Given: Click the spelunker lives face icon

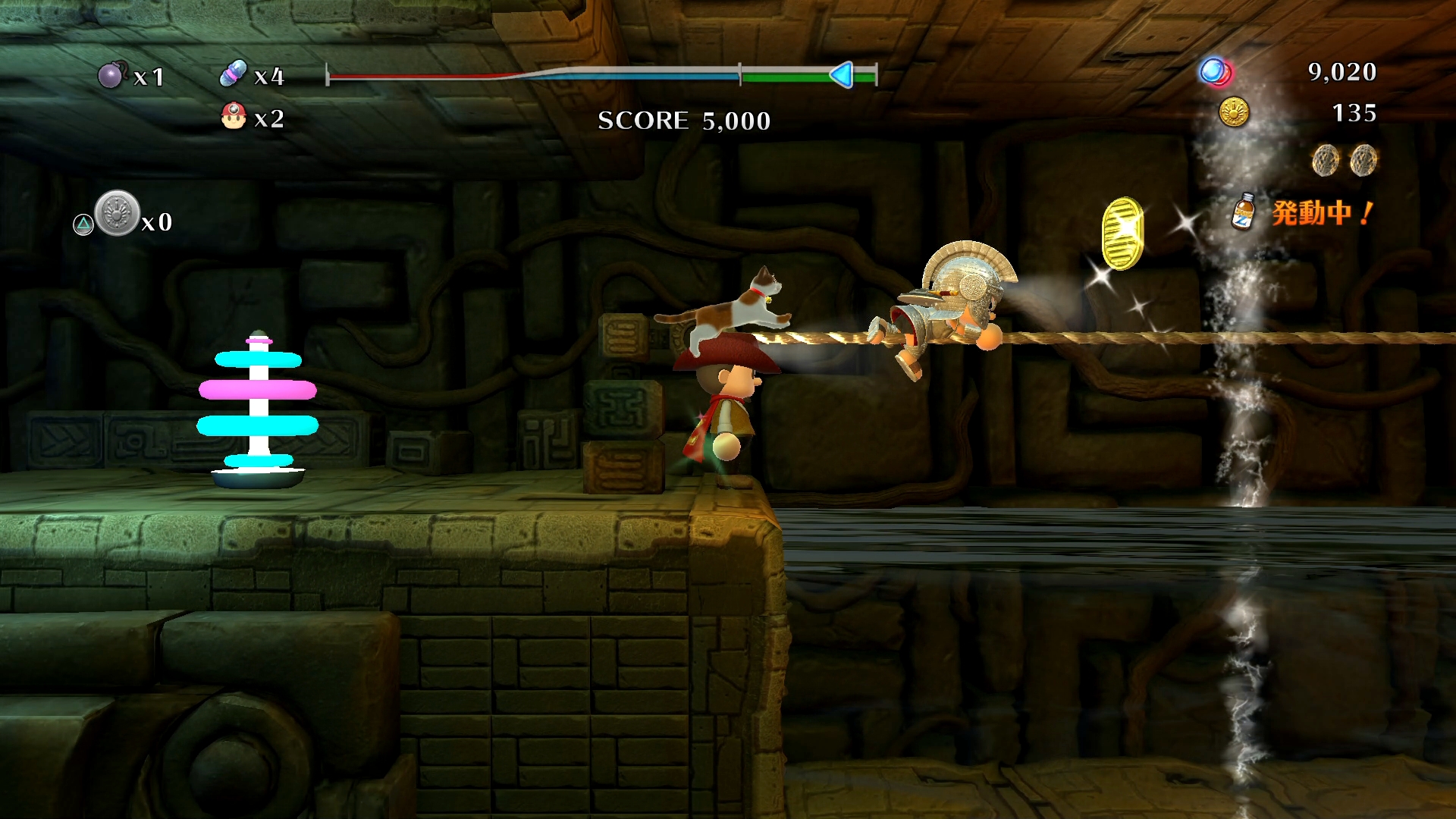Looking at the screenshot, I should (x=234, y=117).
